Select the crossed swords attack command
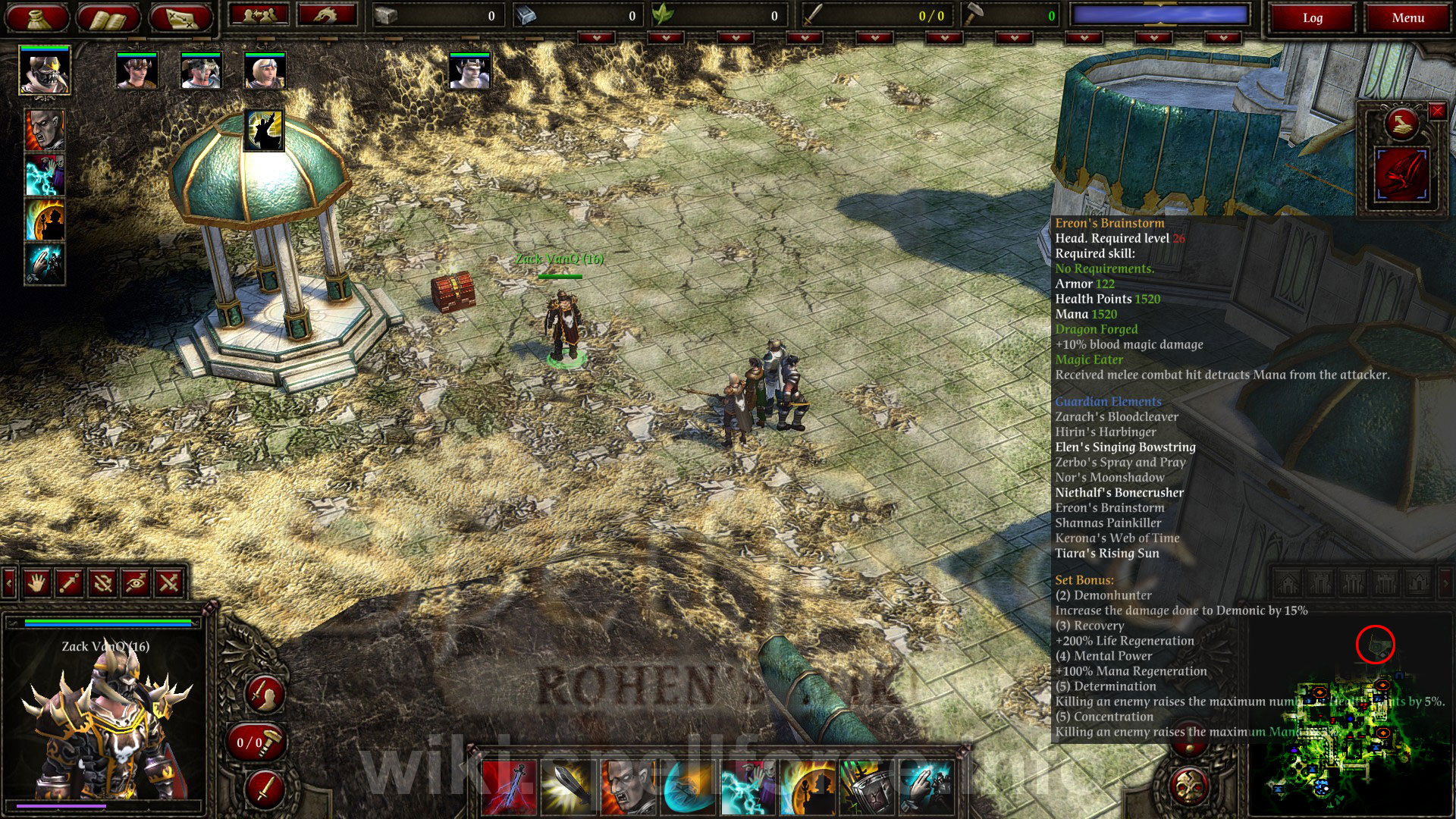1456x819 pixels. (169, 582)
